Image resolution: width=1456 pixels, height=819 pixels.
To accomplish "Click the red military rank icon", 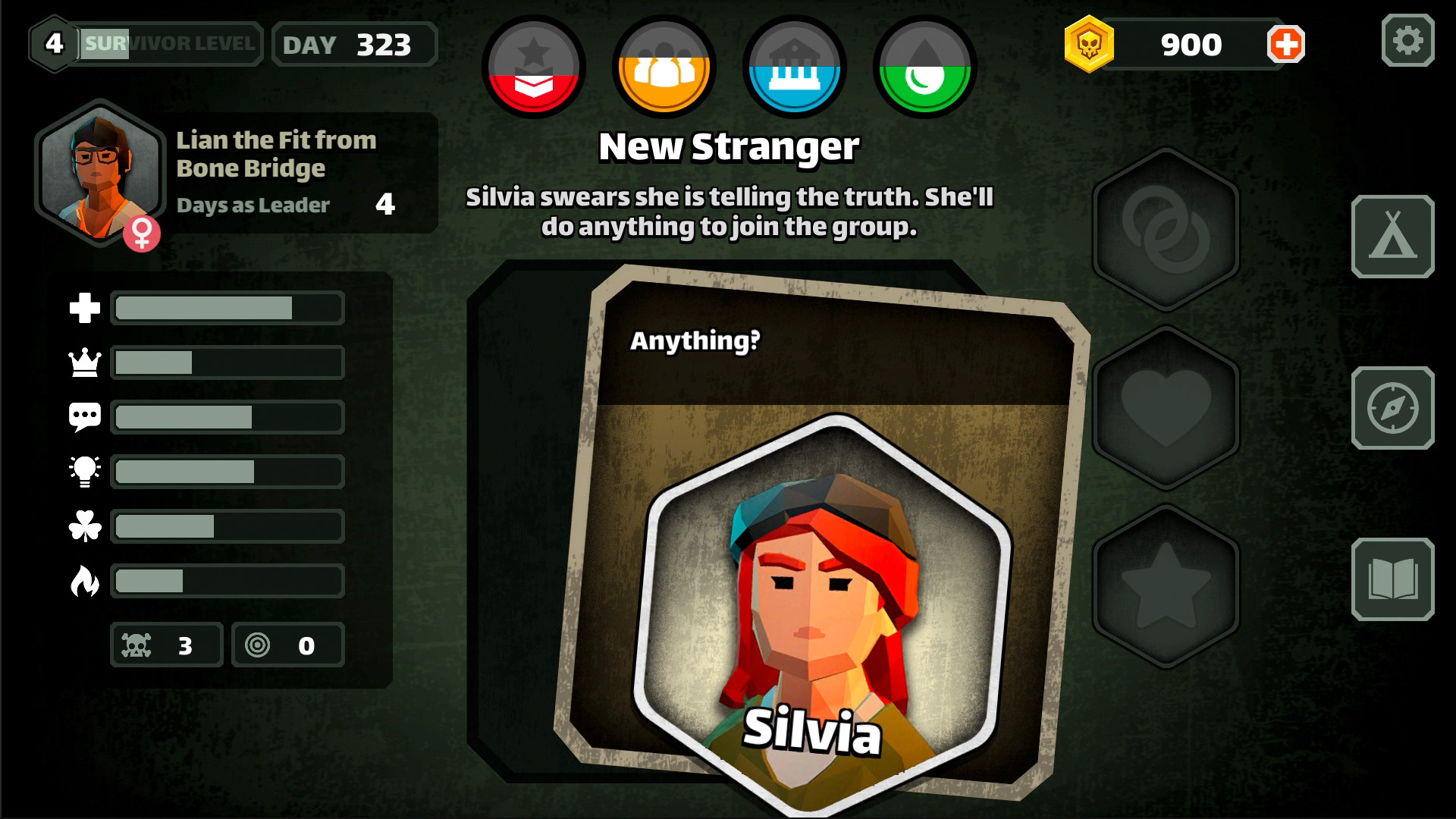I will click(533, 67).
